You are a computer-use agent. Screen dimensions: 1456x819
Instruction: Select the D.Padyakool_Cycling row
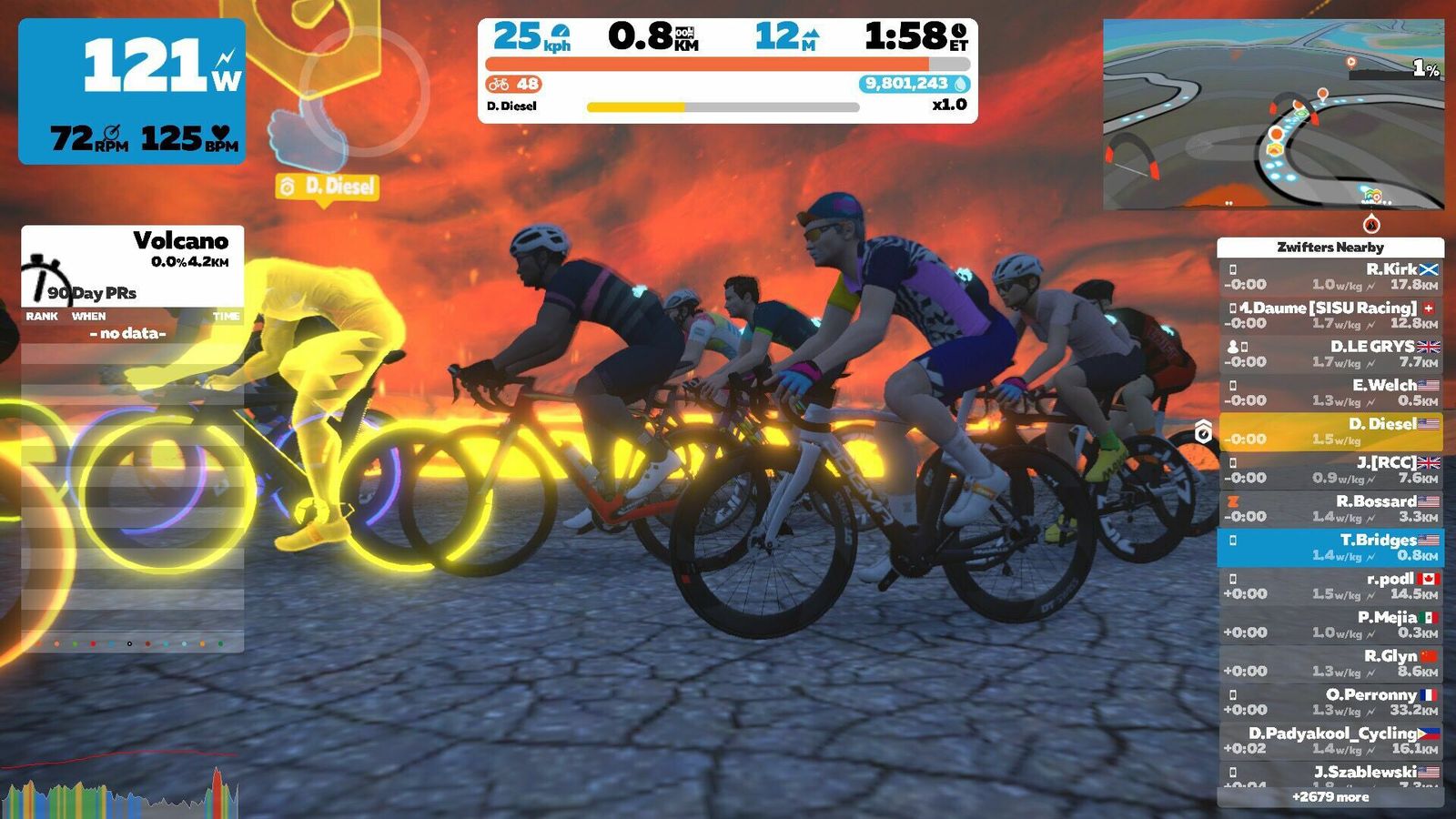[x=1330, y=741]
